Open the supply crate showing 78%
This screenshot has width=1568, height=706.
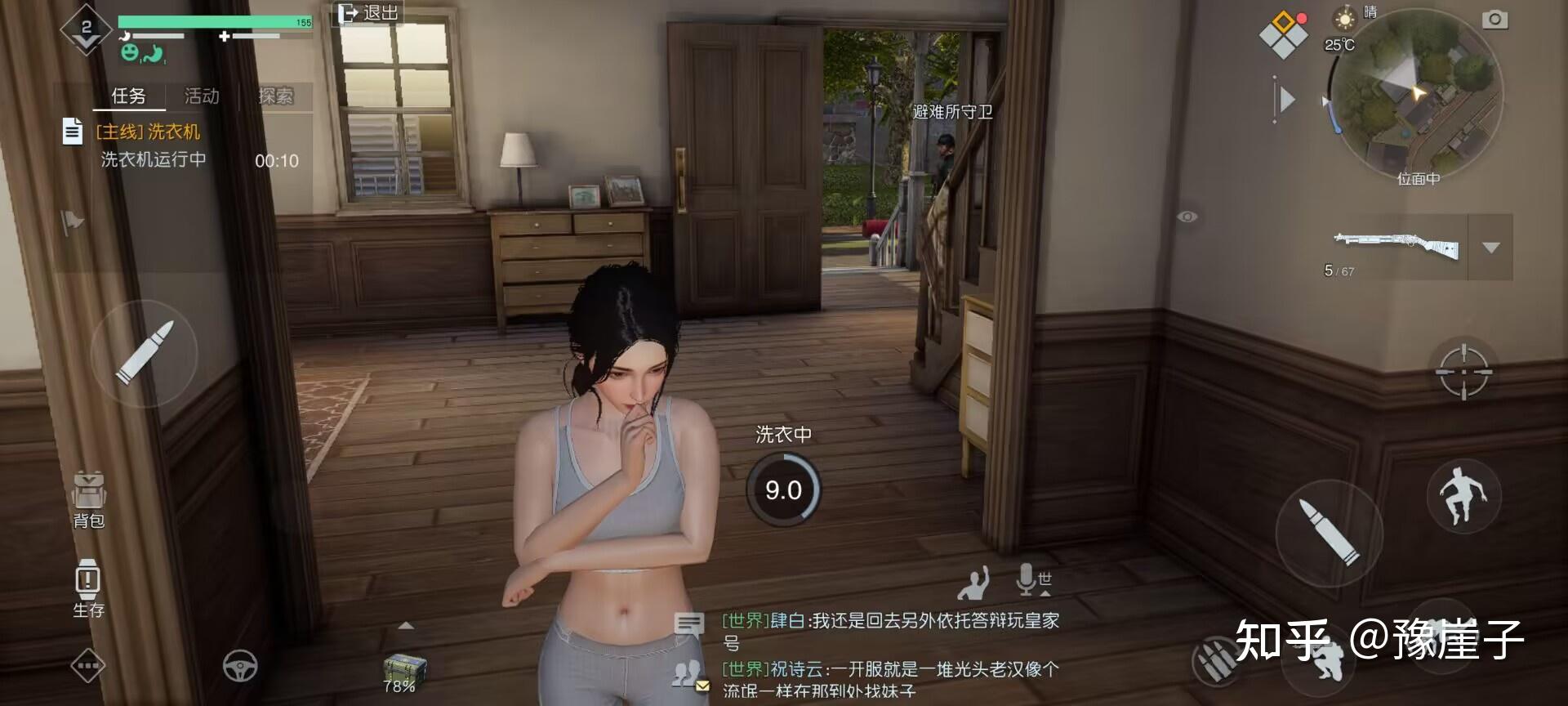pos(398,670)
